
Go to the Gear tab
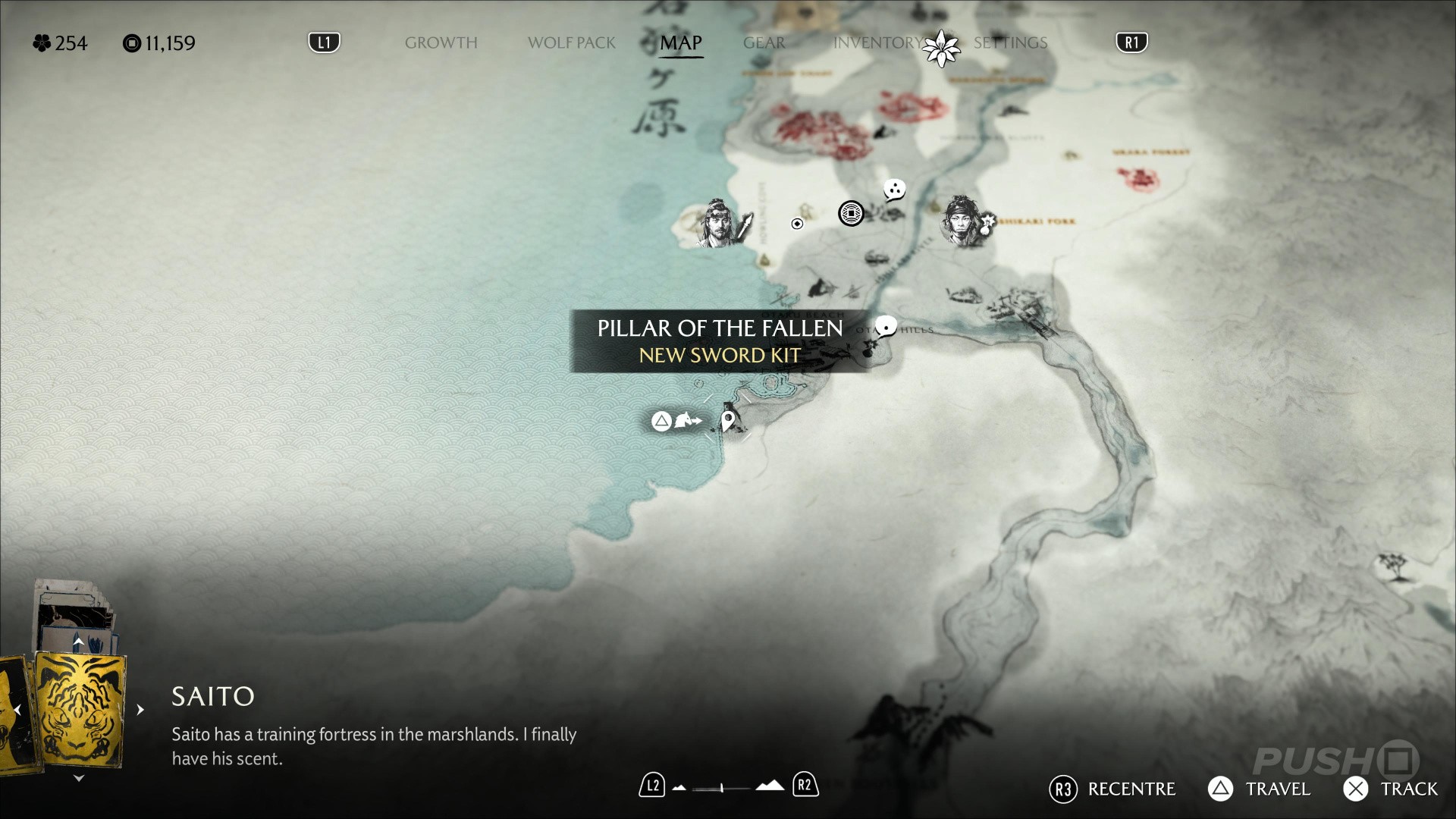[764, 42]
